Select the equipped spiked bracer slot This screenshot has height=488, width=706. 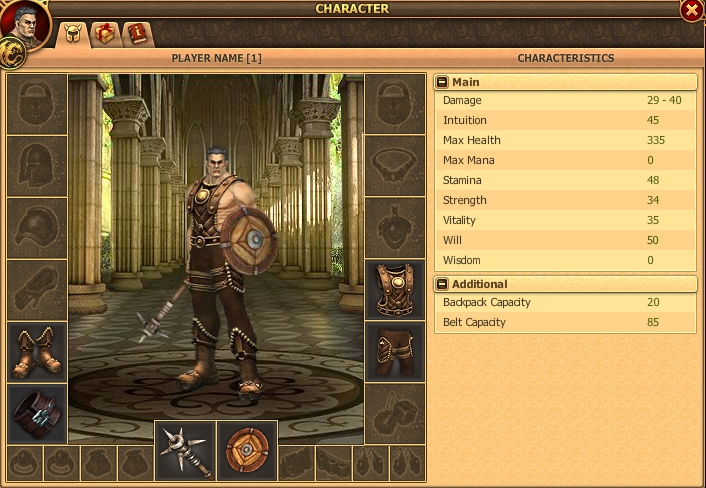point(37,413)
